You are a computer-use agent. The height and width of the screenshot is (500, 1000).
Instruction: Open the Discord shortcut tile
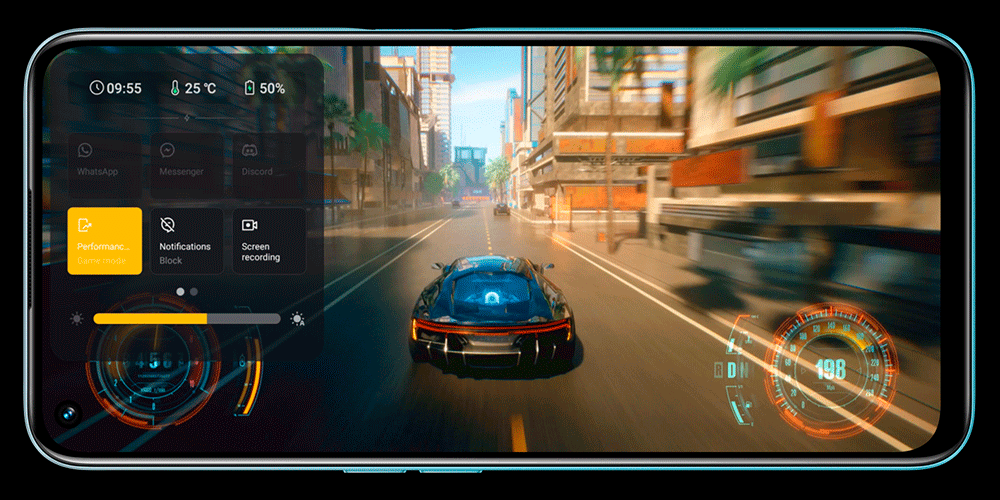269,159
